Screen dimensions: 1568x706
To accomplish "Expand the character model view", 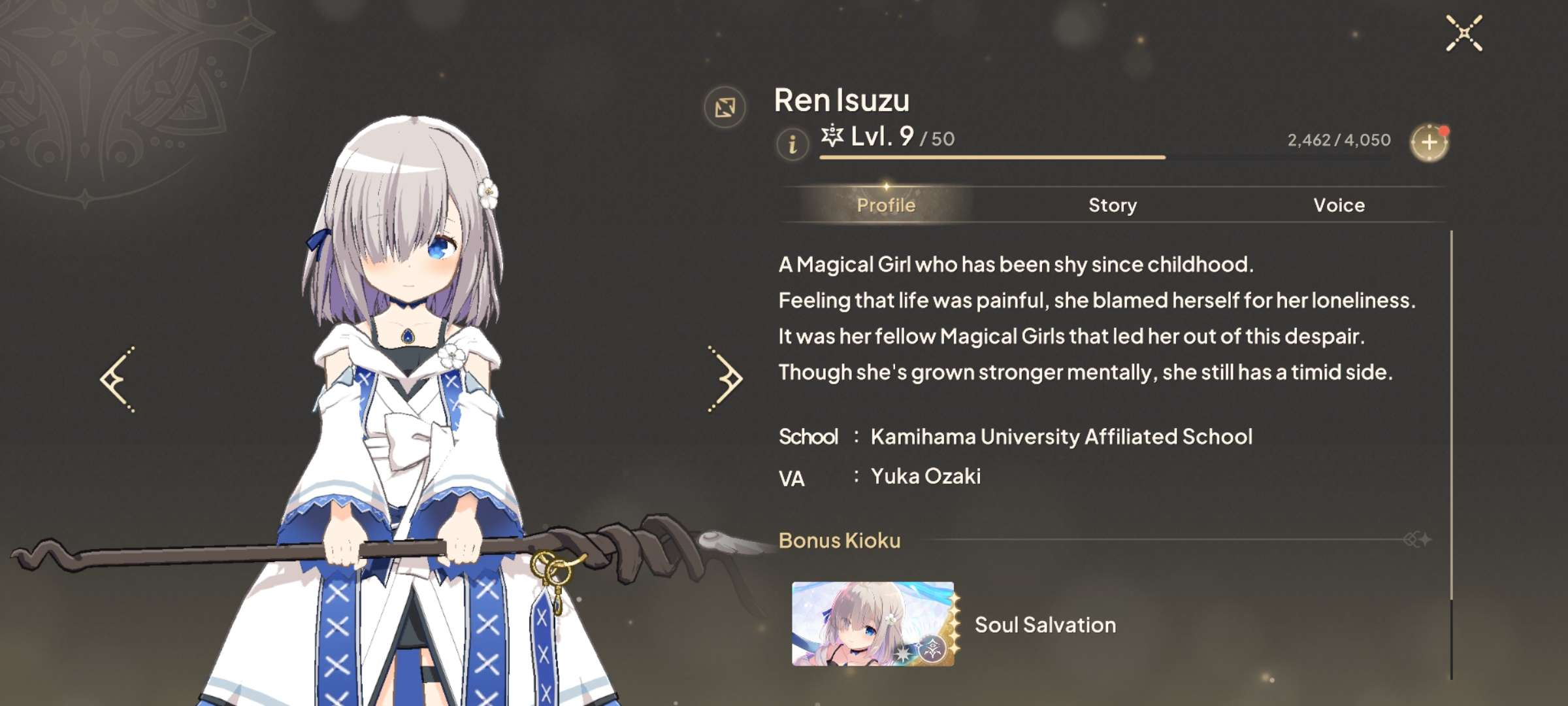I will (725, 107).
